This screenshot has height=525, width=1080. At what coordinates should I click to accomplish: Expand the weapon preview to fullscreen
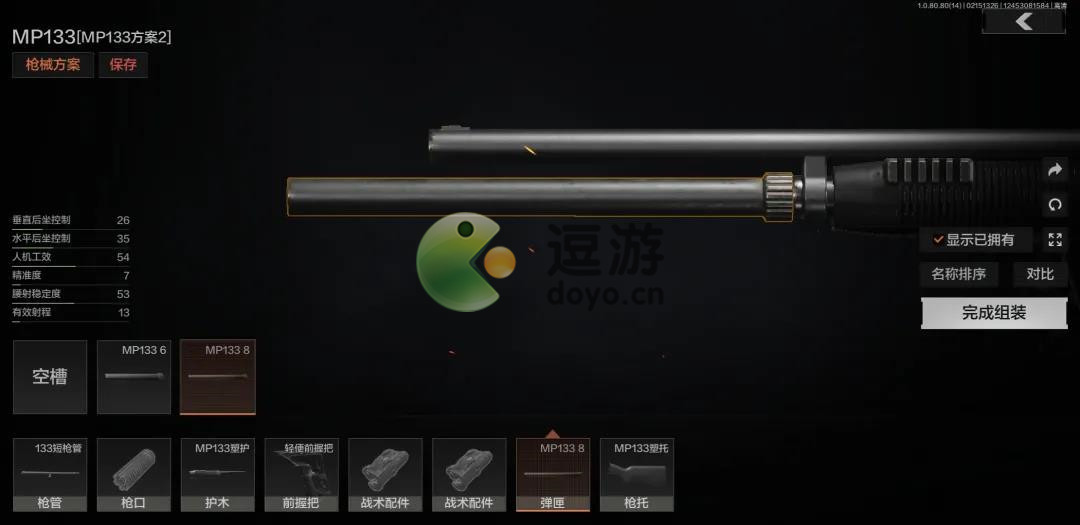pyautogui.click(x=1054, y=239)
